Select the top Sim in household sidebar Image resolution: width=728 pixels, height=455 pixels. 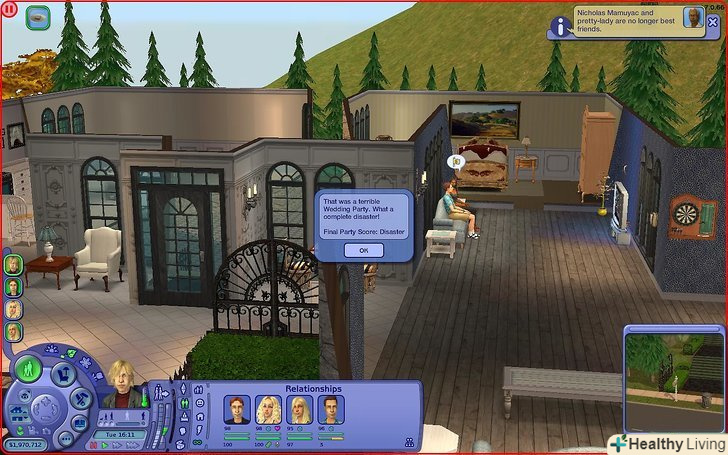click(x=13, y=264)
